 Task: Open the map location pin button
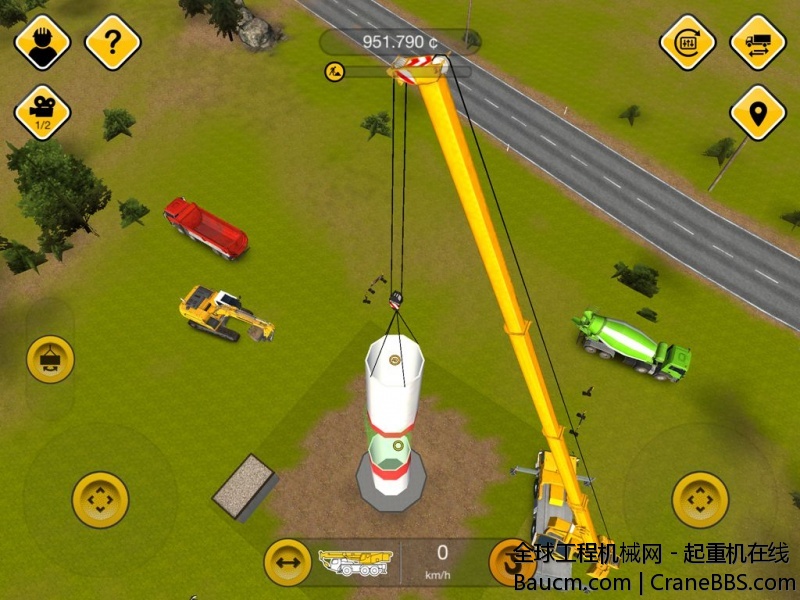[x=758, y=112]
